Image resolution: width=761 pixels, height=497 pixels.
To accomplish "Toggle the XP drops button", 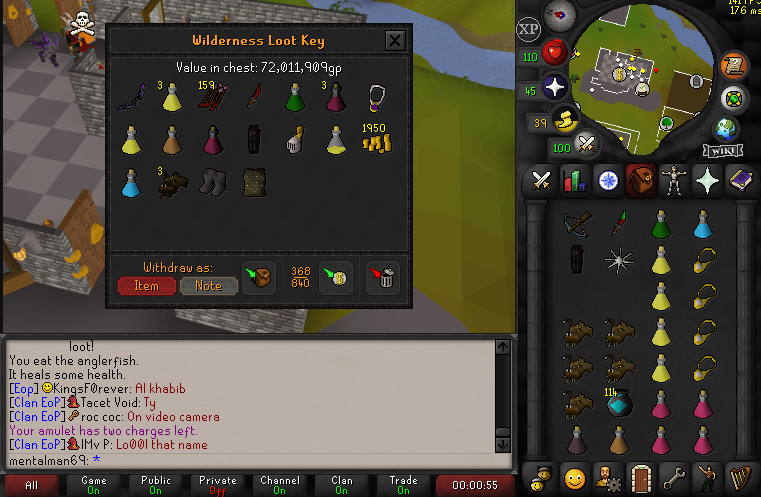I will tap(529, 28).
